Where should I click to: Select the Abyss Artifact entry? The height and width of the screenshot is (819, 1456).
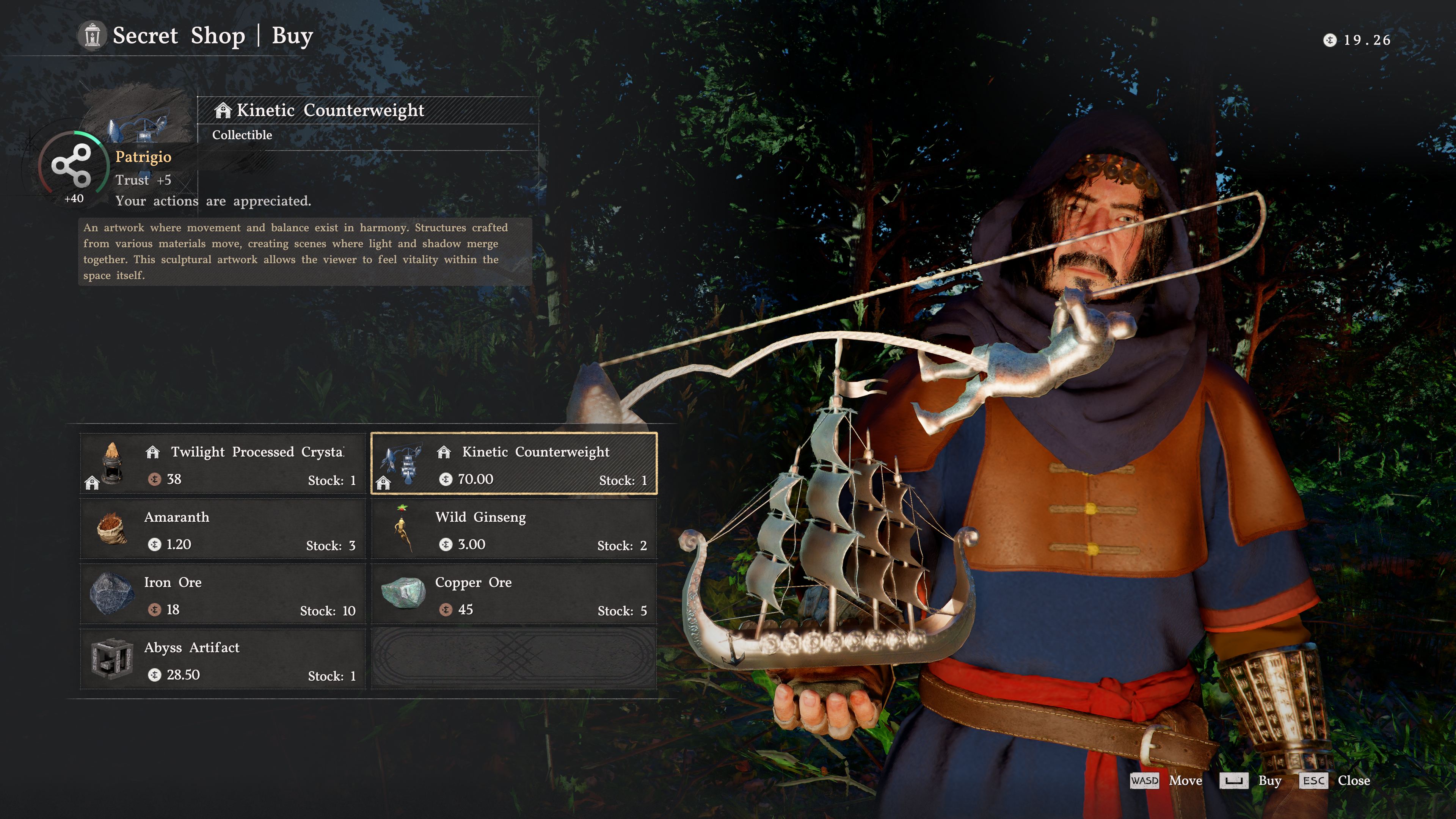tap(223, 660)
